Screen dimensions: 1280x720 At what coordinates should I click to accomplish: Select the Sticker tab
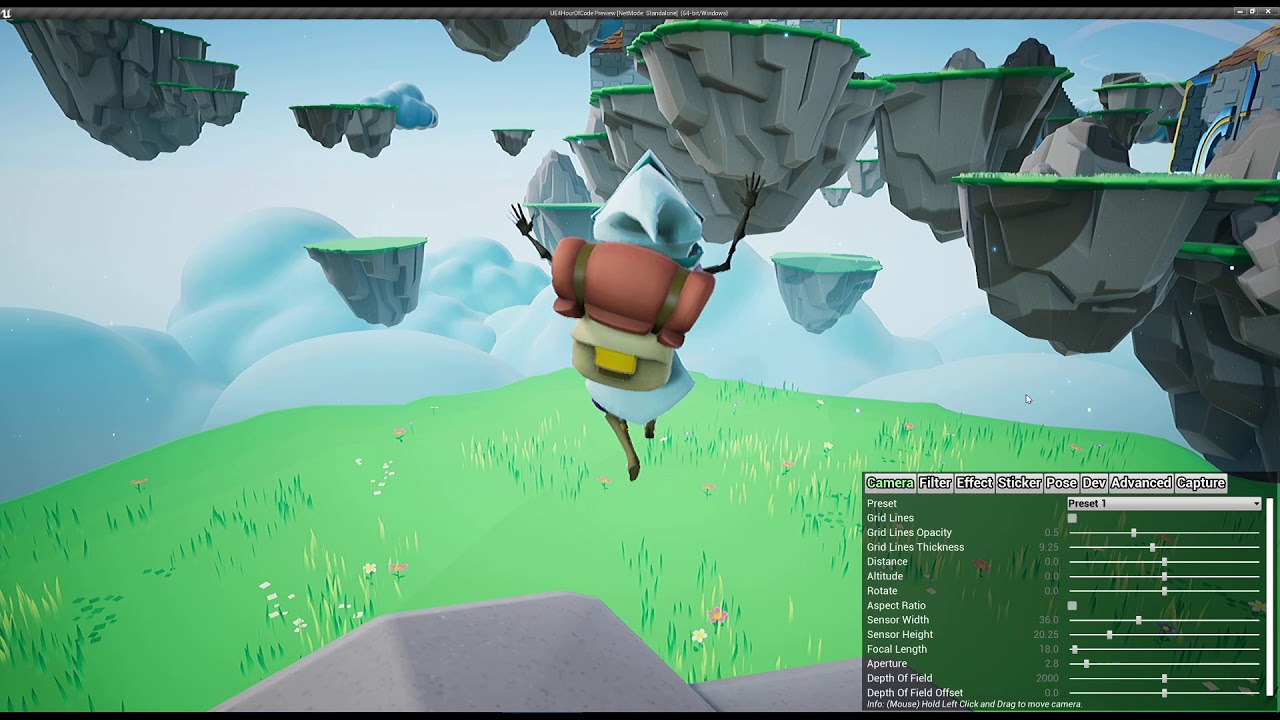pos(1019,483)
